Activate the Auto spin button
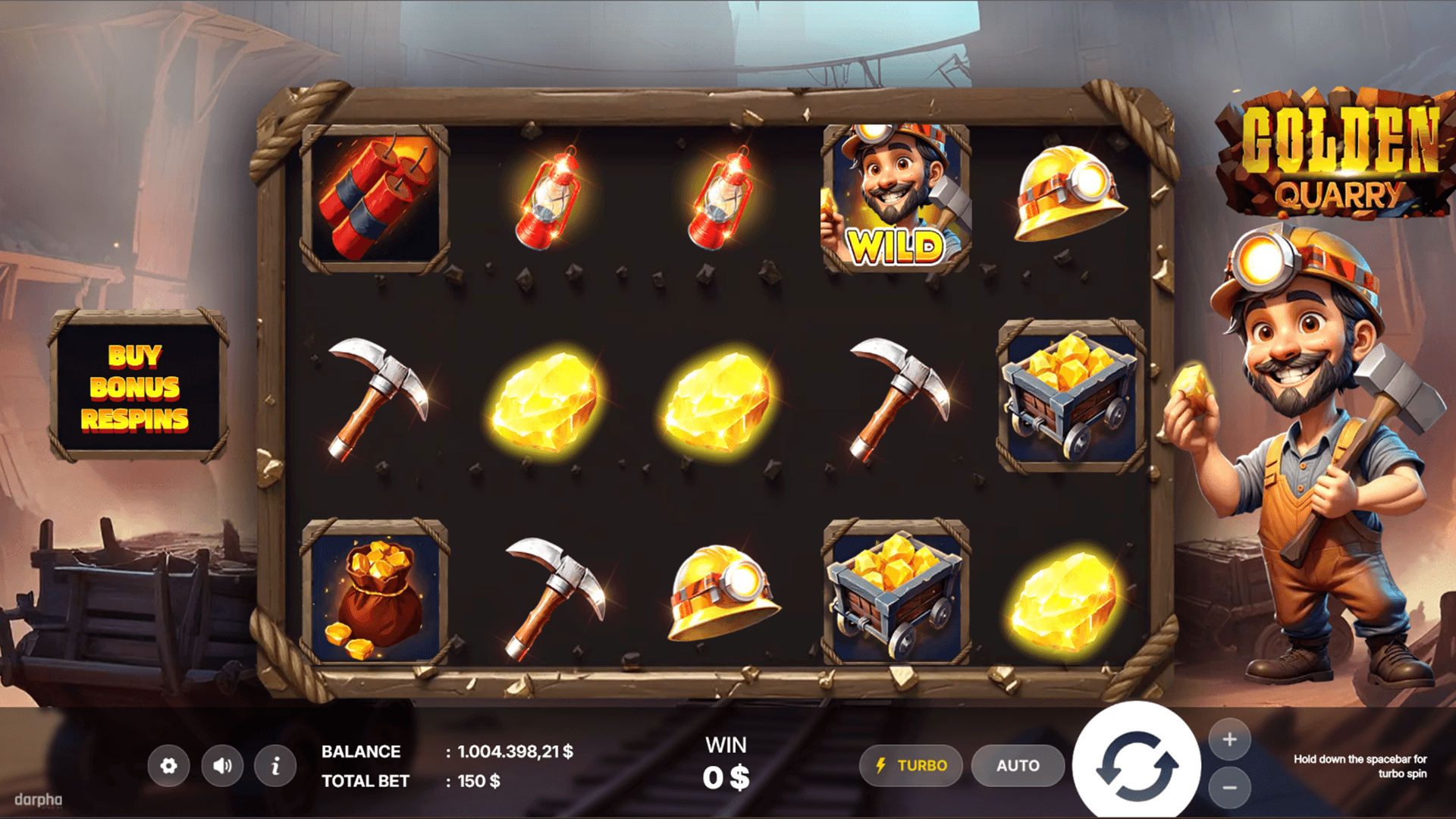The height and width of the screenshot is (819, 1456). point(1018,766)
